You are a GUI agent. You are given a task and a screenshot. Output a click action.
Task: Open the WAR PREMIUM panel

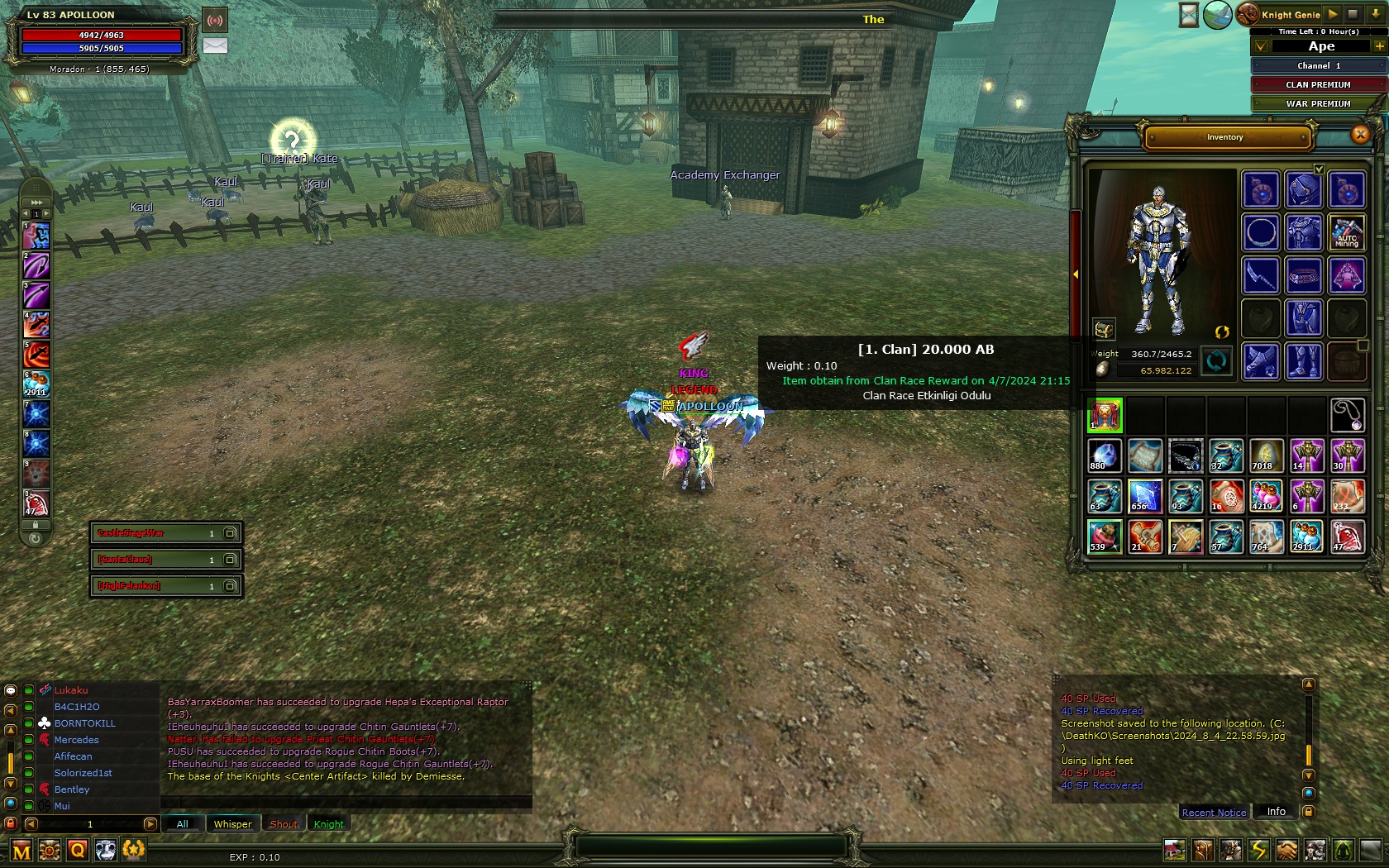(x=1318, y=103)
